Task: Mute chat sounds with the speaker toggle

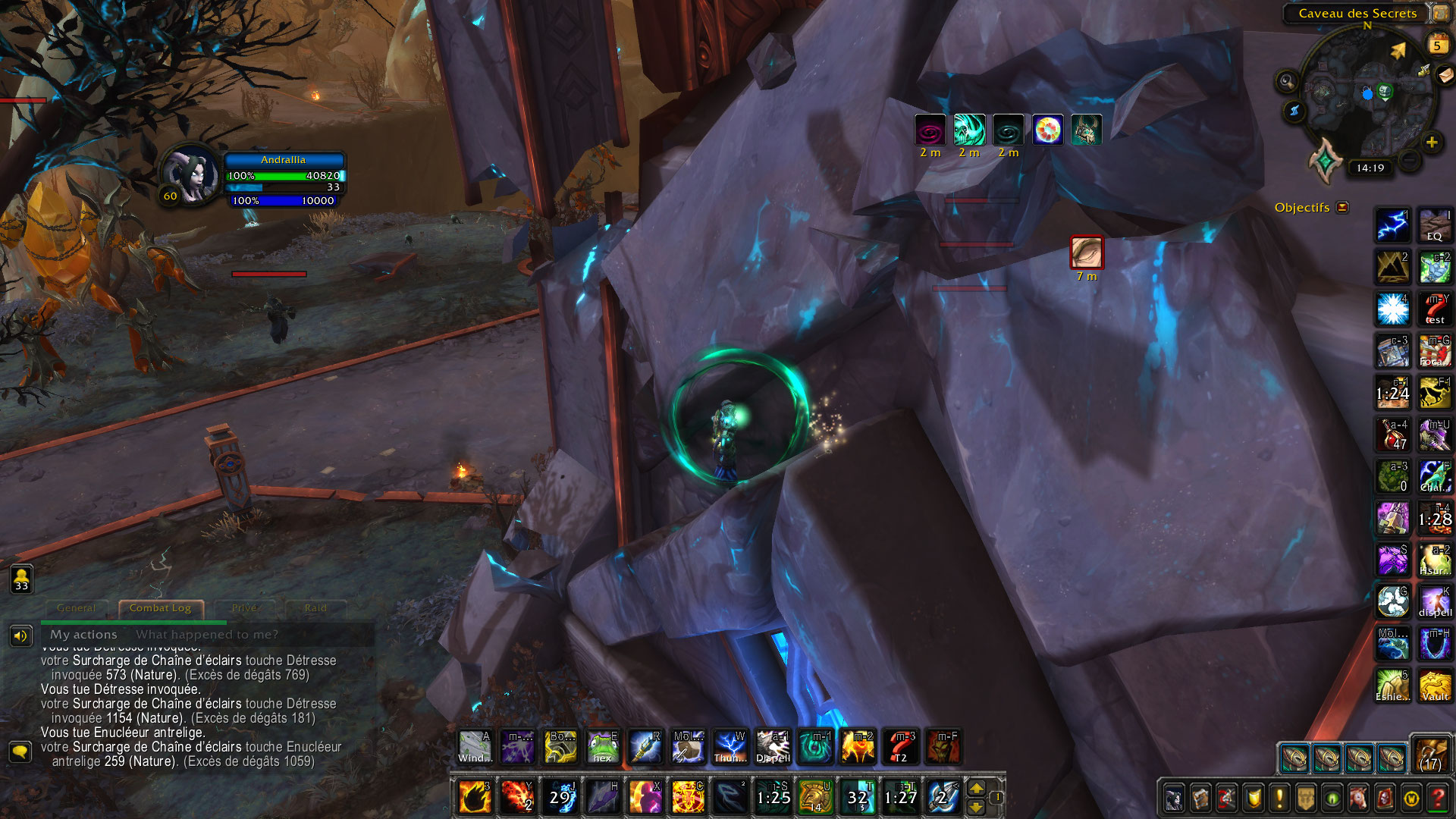Action: pyautogui.click(x=20, y=635)
